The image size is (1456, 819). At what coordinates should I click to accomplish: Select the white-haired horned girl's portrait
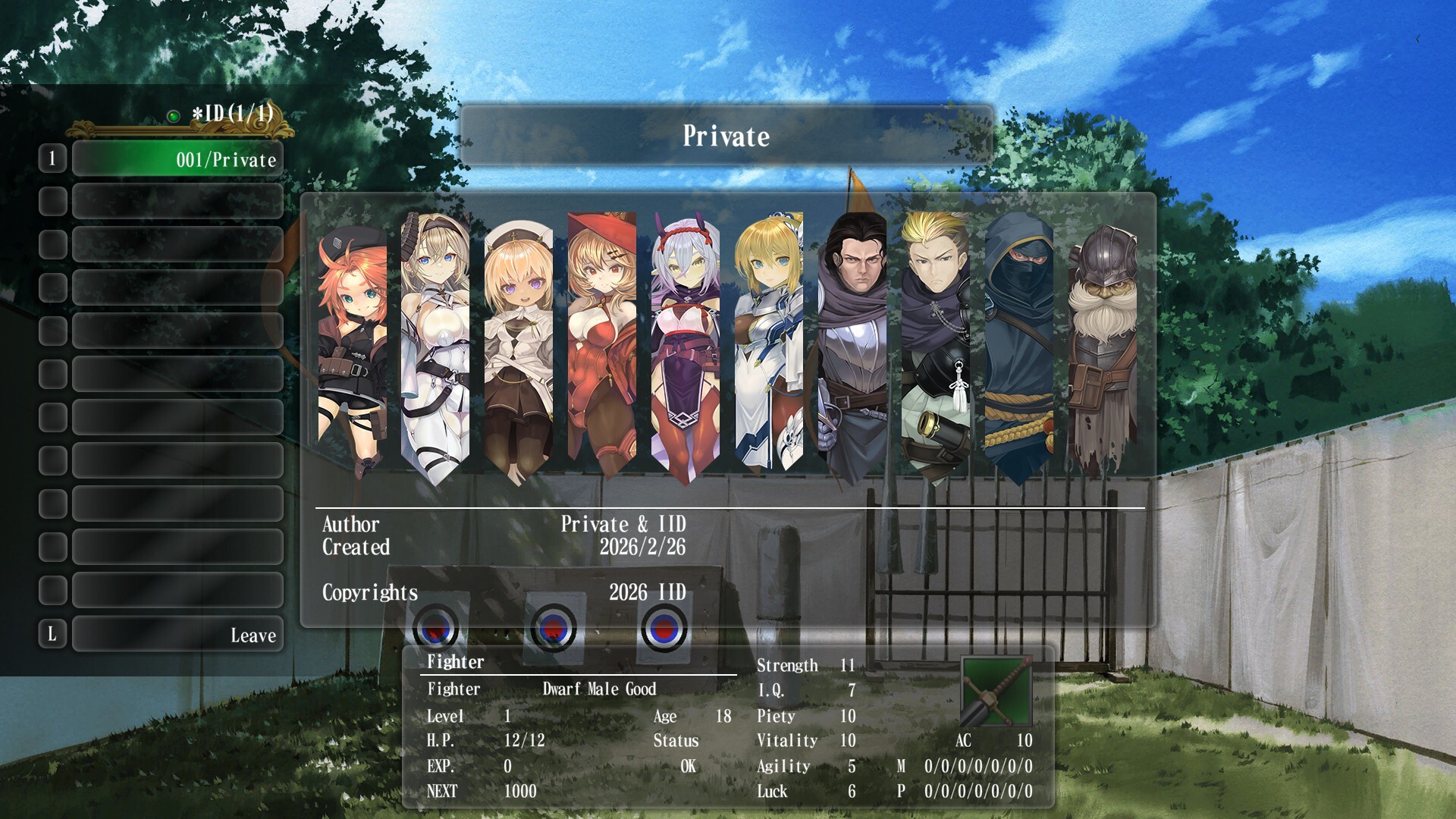tap(685, 341)
